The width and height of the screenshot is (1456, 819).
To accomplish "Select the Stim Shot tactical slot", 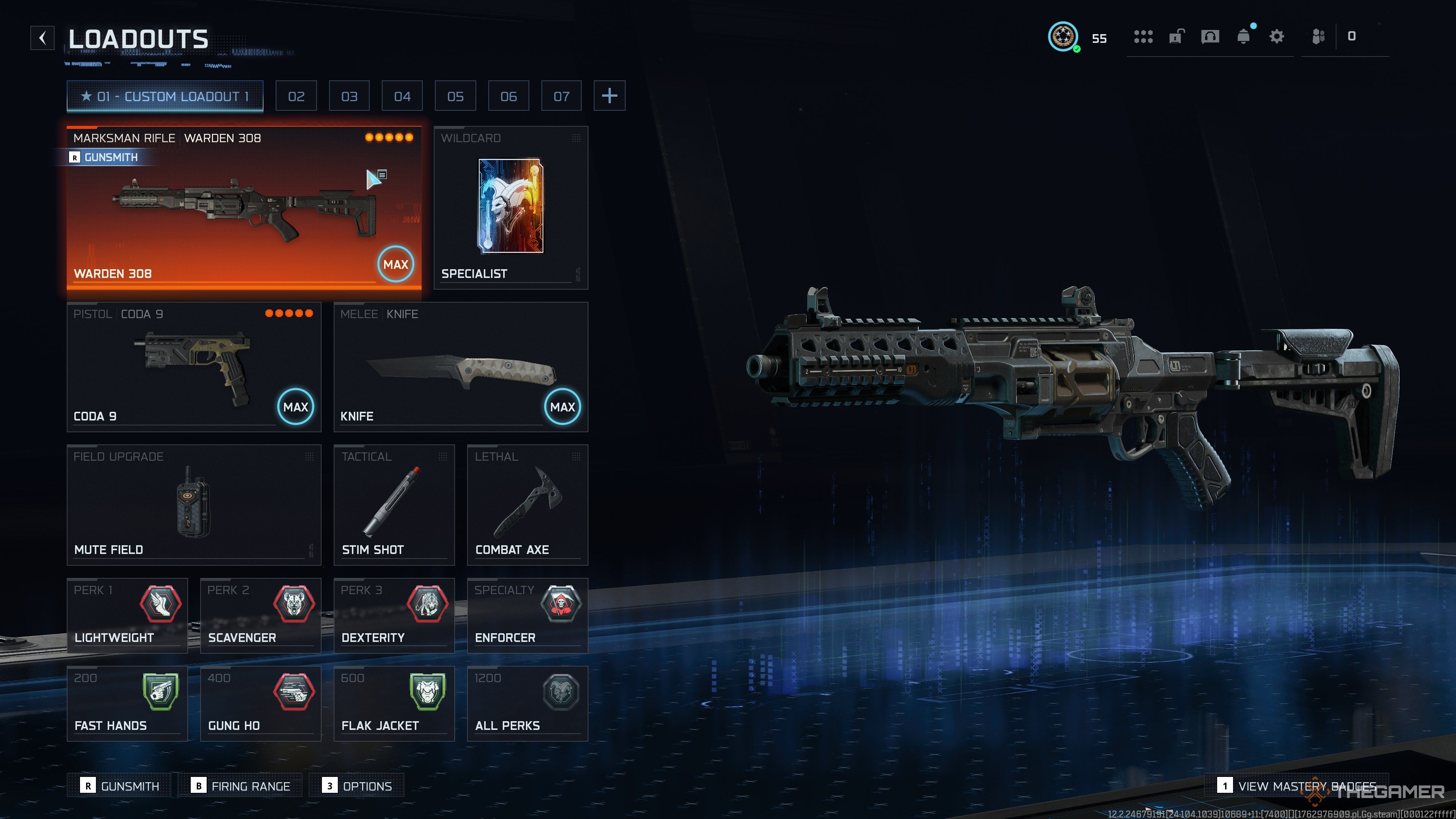I will coord(394,505).
